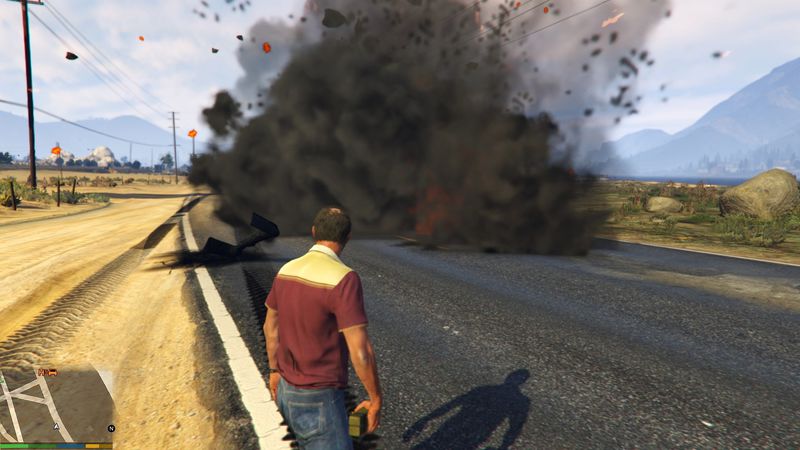Click the orange blip on the minimap
Image resolution: width=800 pixels, height=450 pixels.
(46, 372)
